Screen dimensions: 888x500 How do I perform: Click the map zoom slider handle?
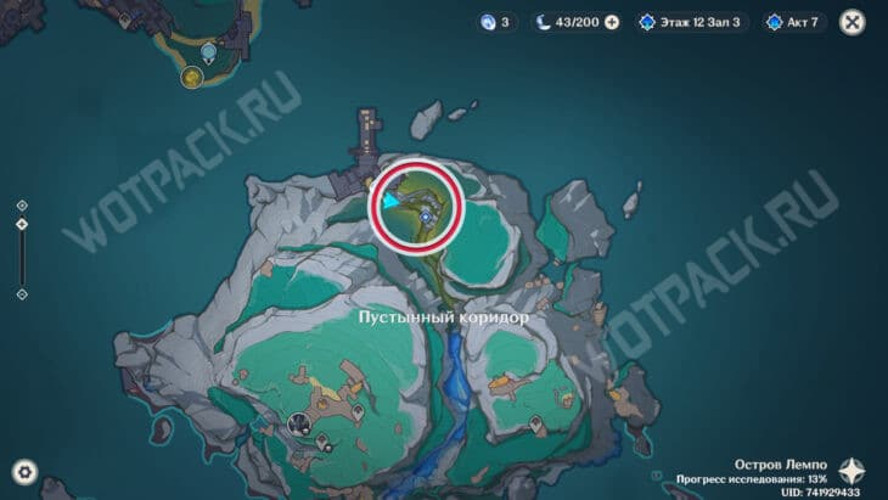point(22,224)
